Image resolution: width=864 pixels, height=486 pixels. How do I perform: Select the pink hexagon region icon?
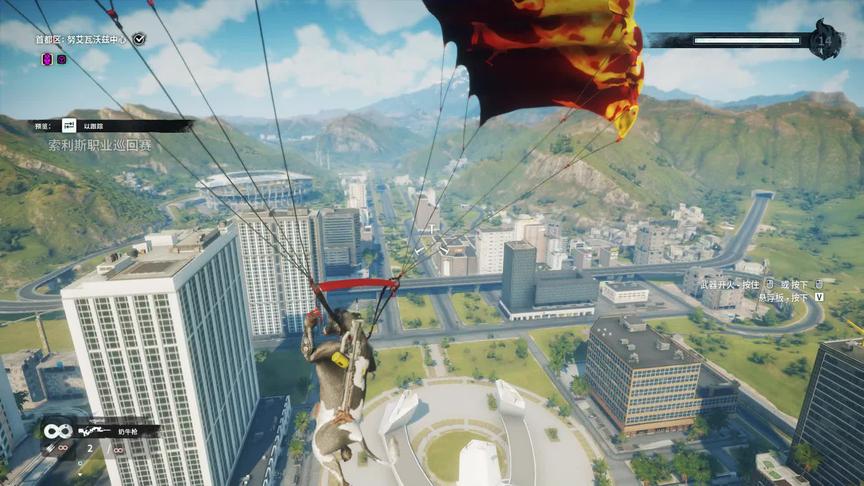[x=47, y=59]
